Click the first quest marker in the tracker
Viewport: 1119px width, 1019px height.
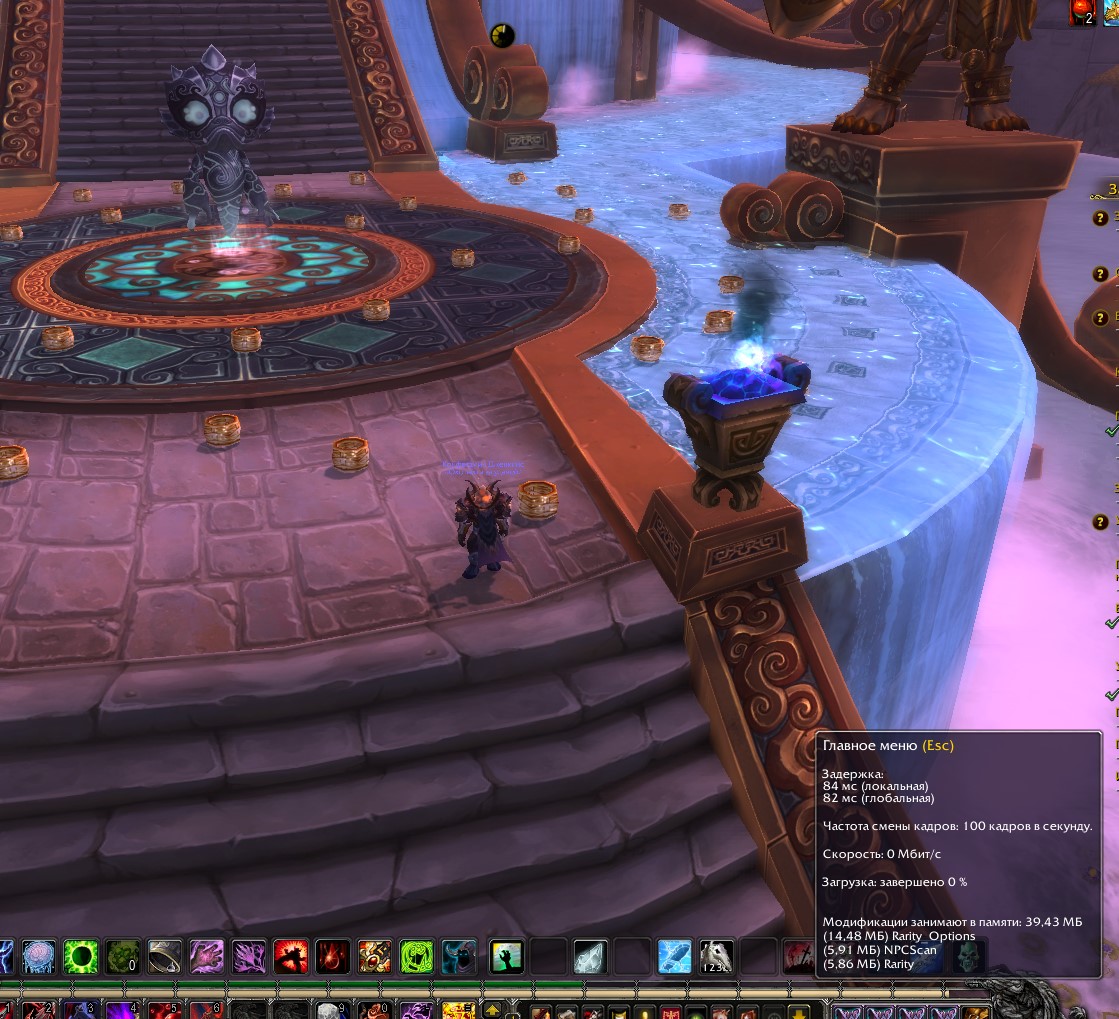1100,216
